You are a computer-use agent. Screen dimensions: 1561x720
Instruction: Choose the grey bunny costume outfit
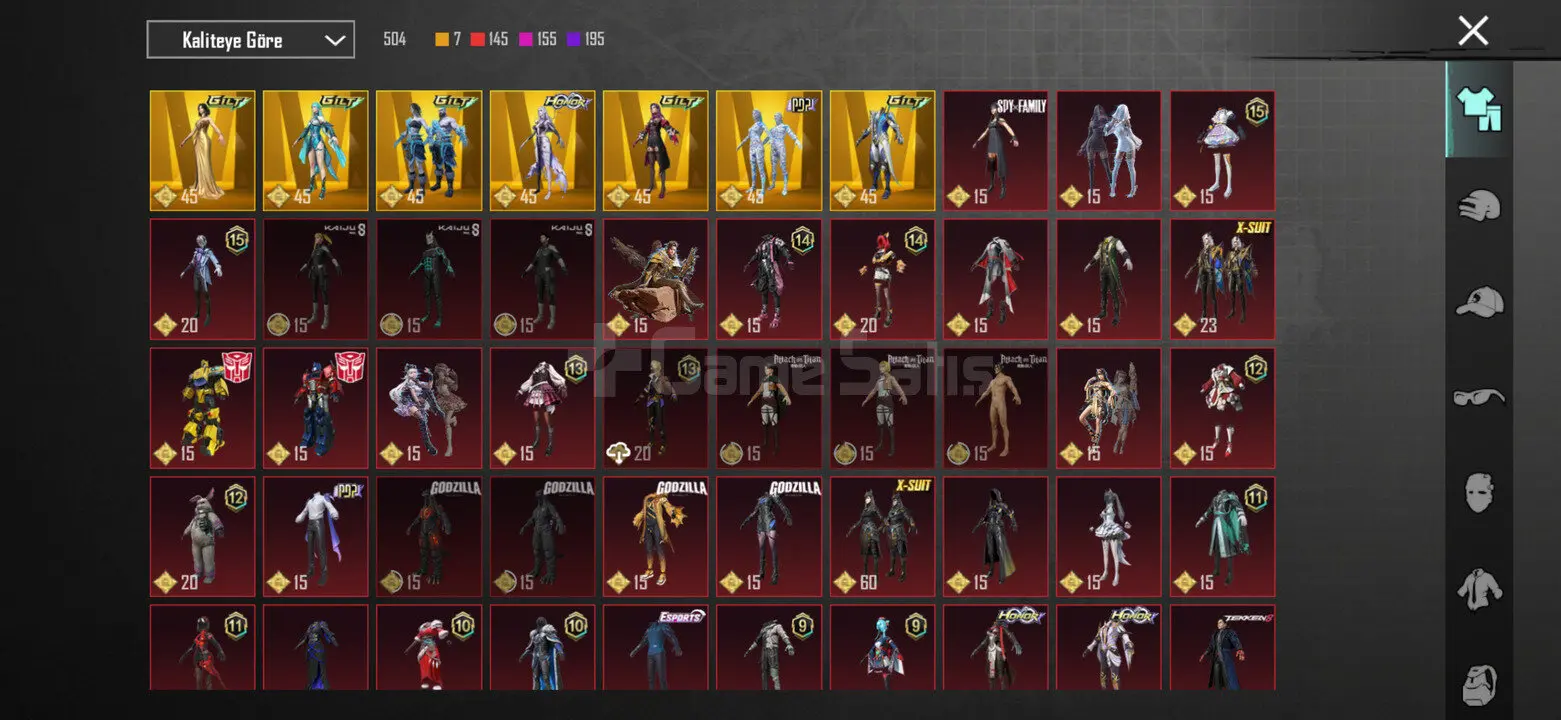click(x=202, y=537)
